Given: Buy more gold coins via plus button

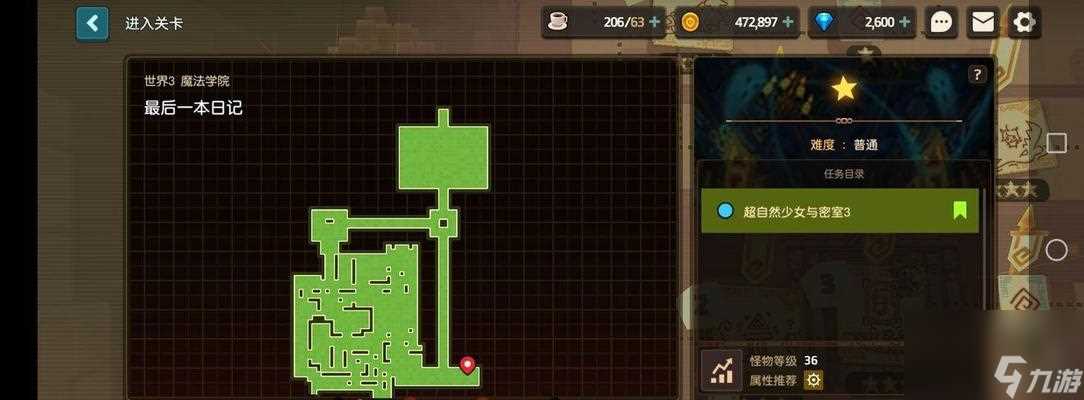Looking at the screenshot, I should point(788,22).
